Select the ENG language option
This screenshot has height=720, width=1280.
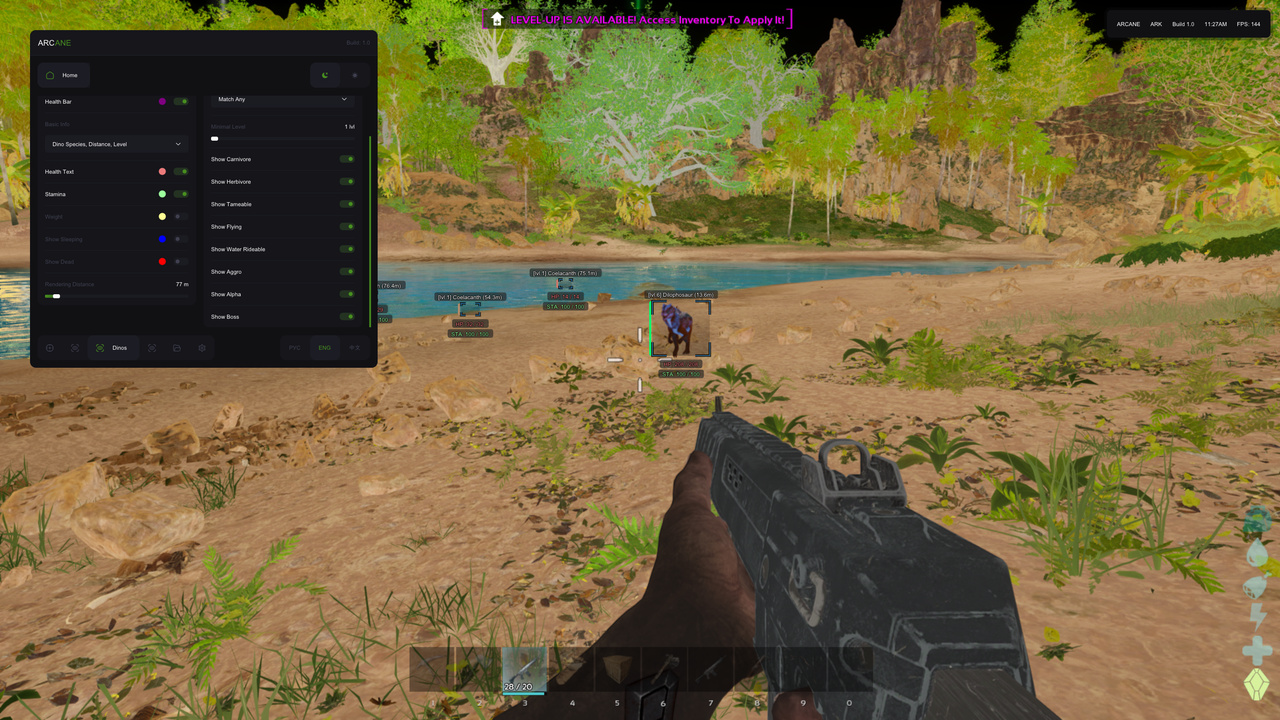(x=324, y=347)
